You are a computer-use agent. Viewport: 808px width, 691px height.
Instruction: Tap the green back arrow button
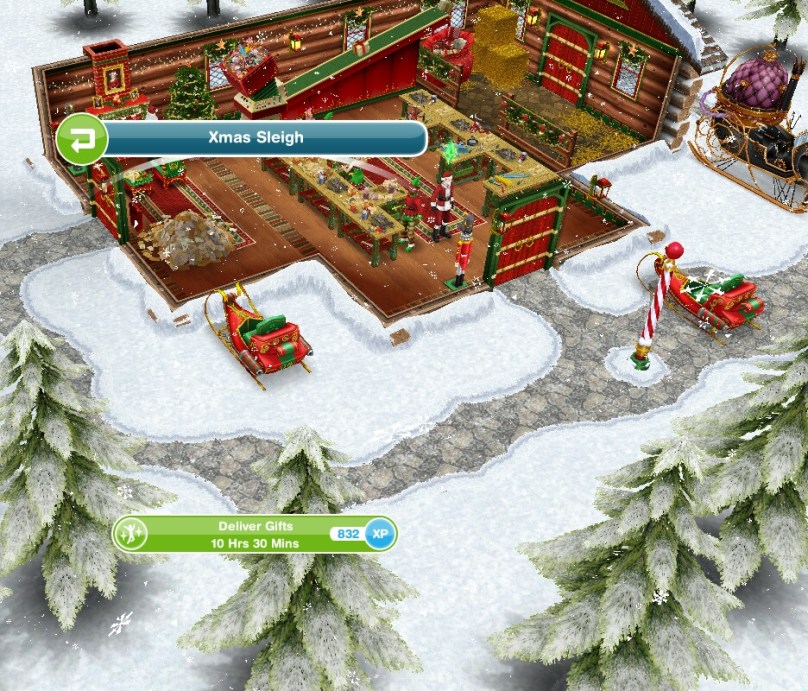(82, 138)
